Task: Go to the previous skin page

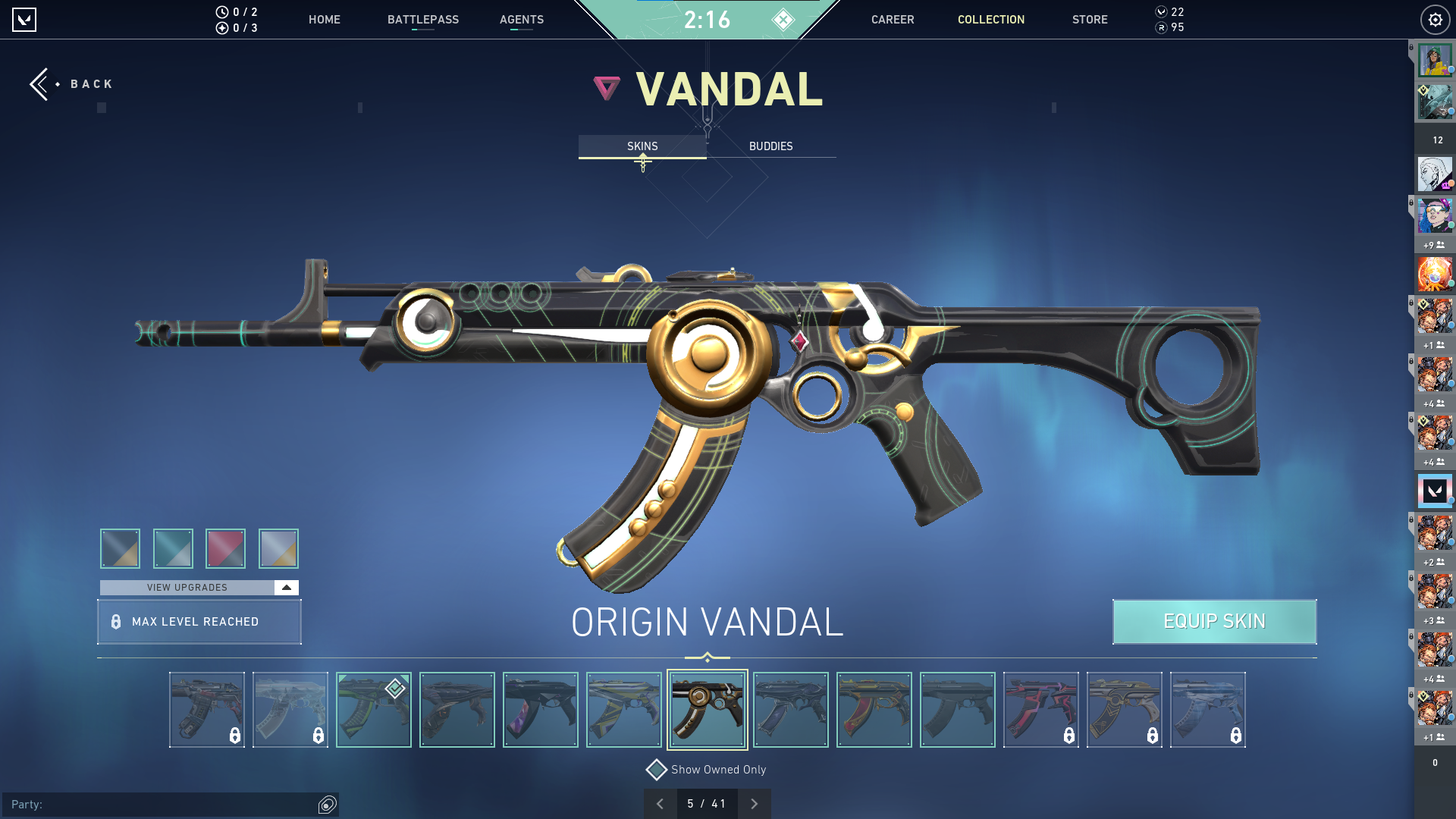Action: pos(660,804)
